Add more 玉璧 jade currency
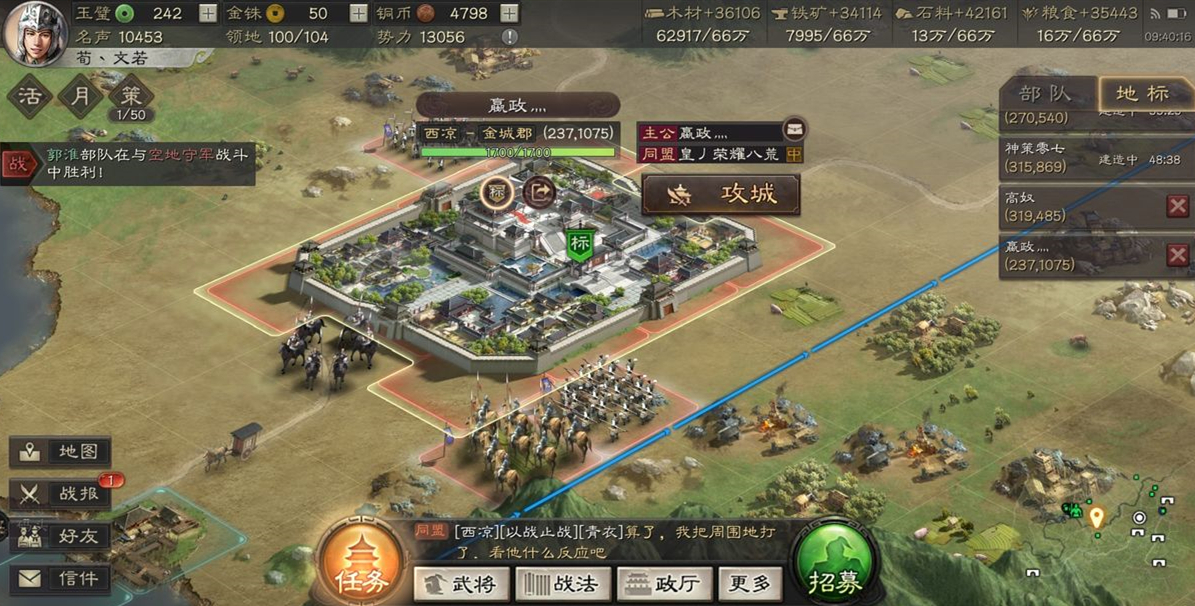The width and height of the screenshot is (1195, 606). tap(207, 13)
